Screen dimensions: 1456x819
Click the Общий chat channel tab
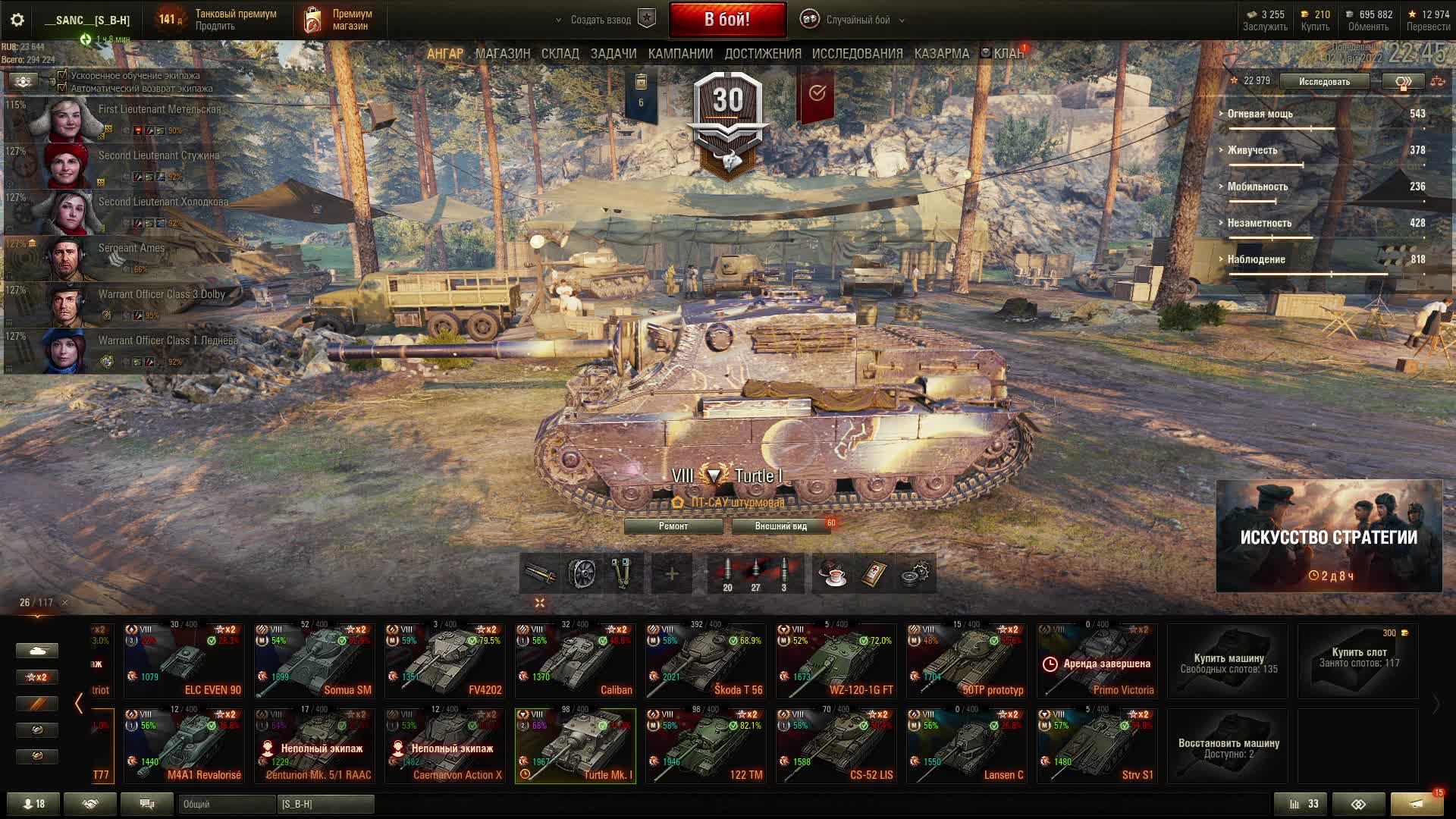226,804
